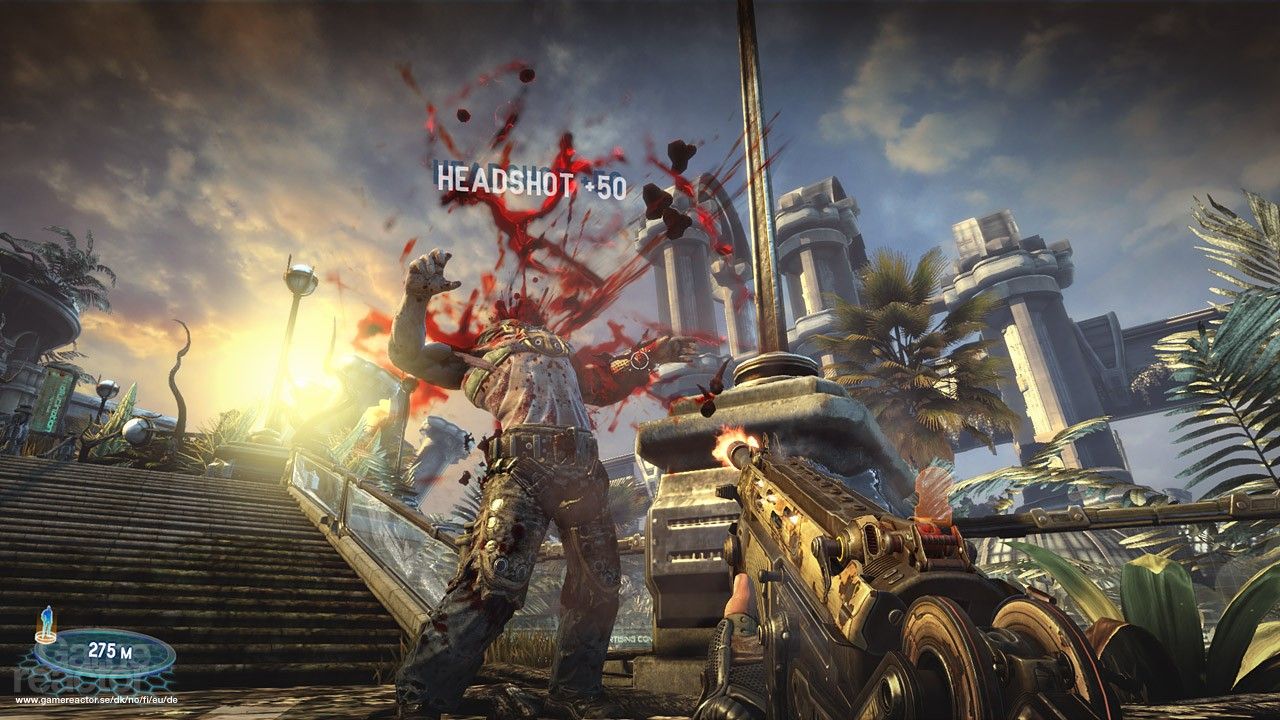Viewport: 1280px width, 720px height.
Task: Click the 275 M distance label
Action: pos(110,650)
